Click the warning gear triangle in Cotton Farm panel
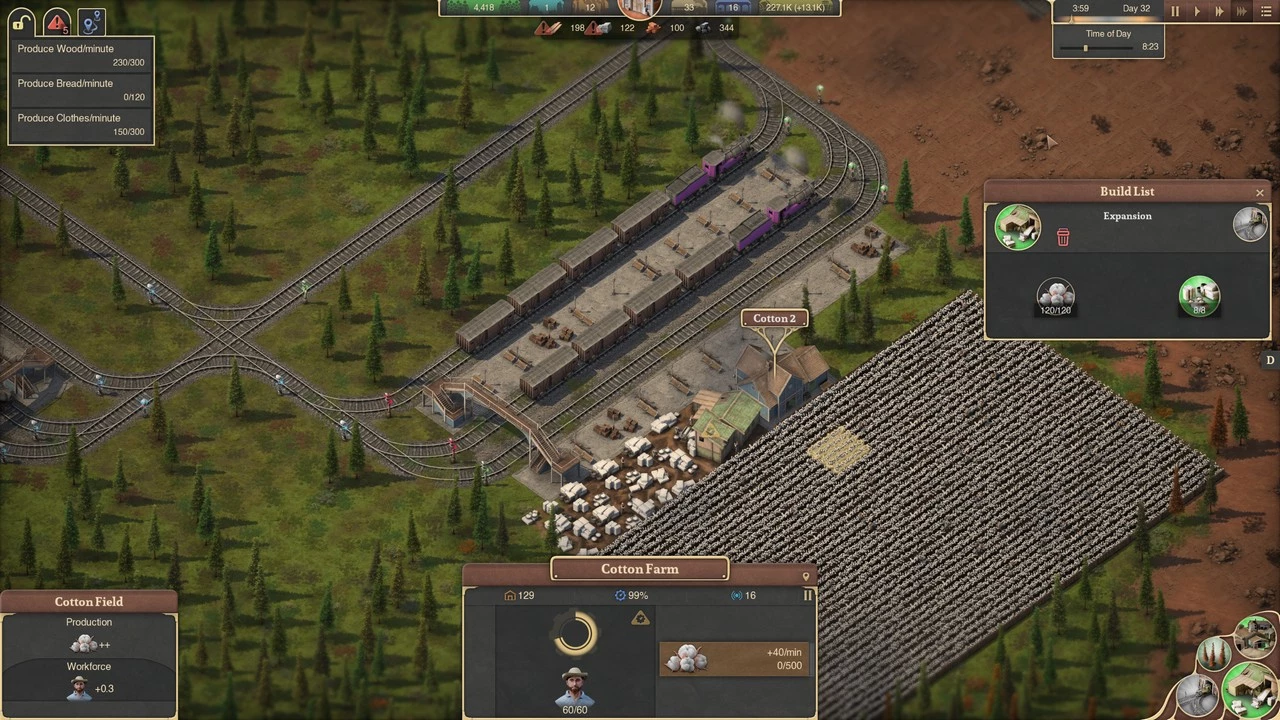Screen dimensions: 1280x720 point(641,619)
